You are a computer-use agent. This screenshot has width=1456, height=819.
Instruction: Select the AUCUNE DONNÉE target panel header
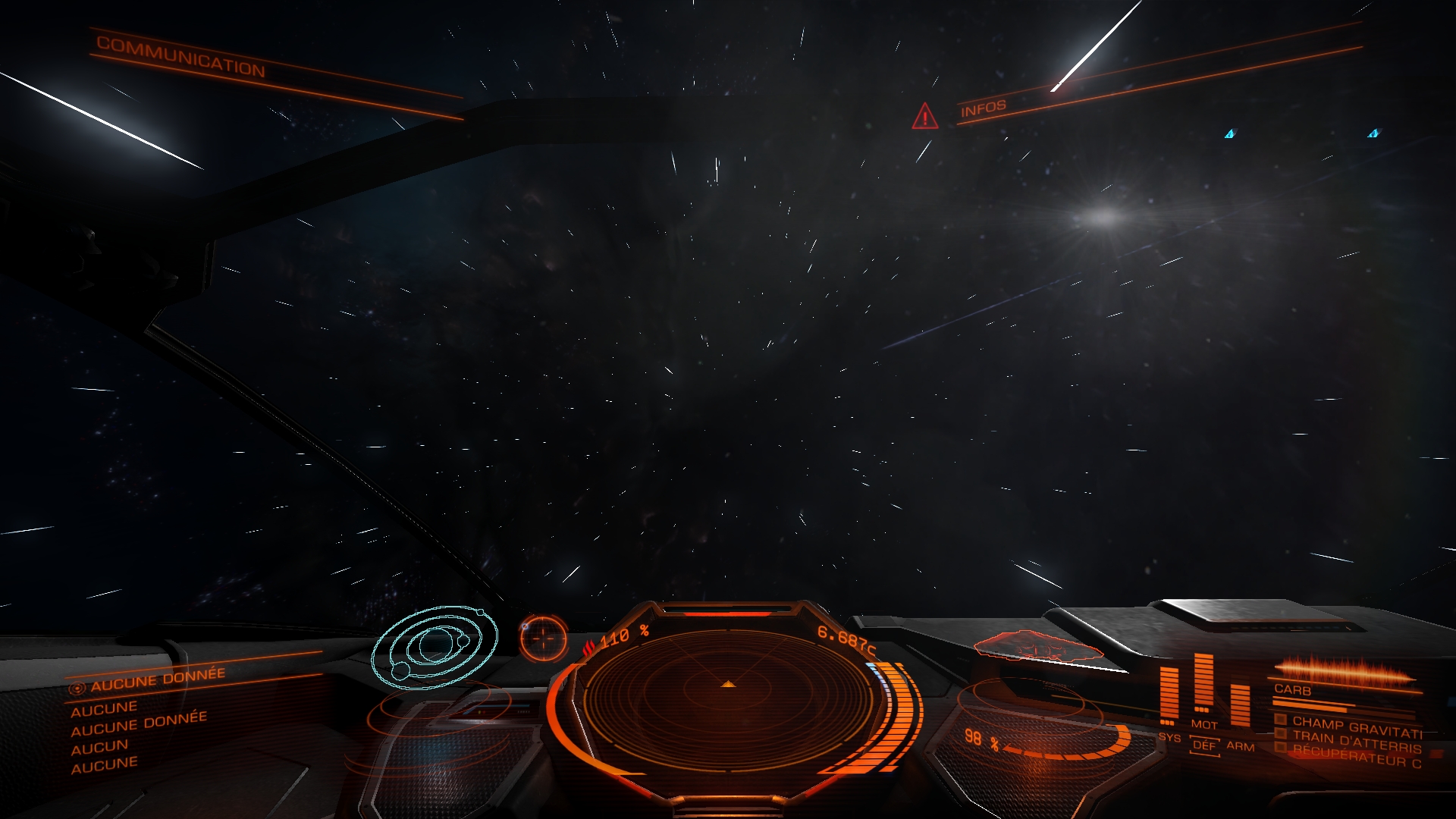pos(157,679)
